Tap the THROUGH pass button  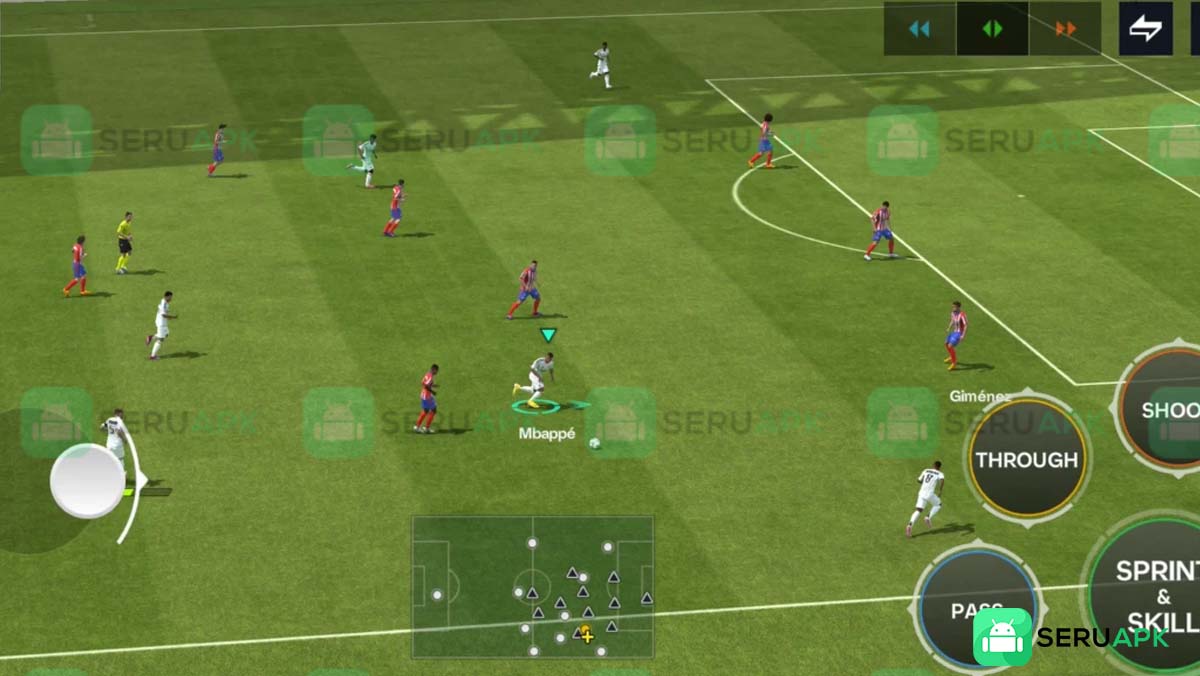[1027, 459]
